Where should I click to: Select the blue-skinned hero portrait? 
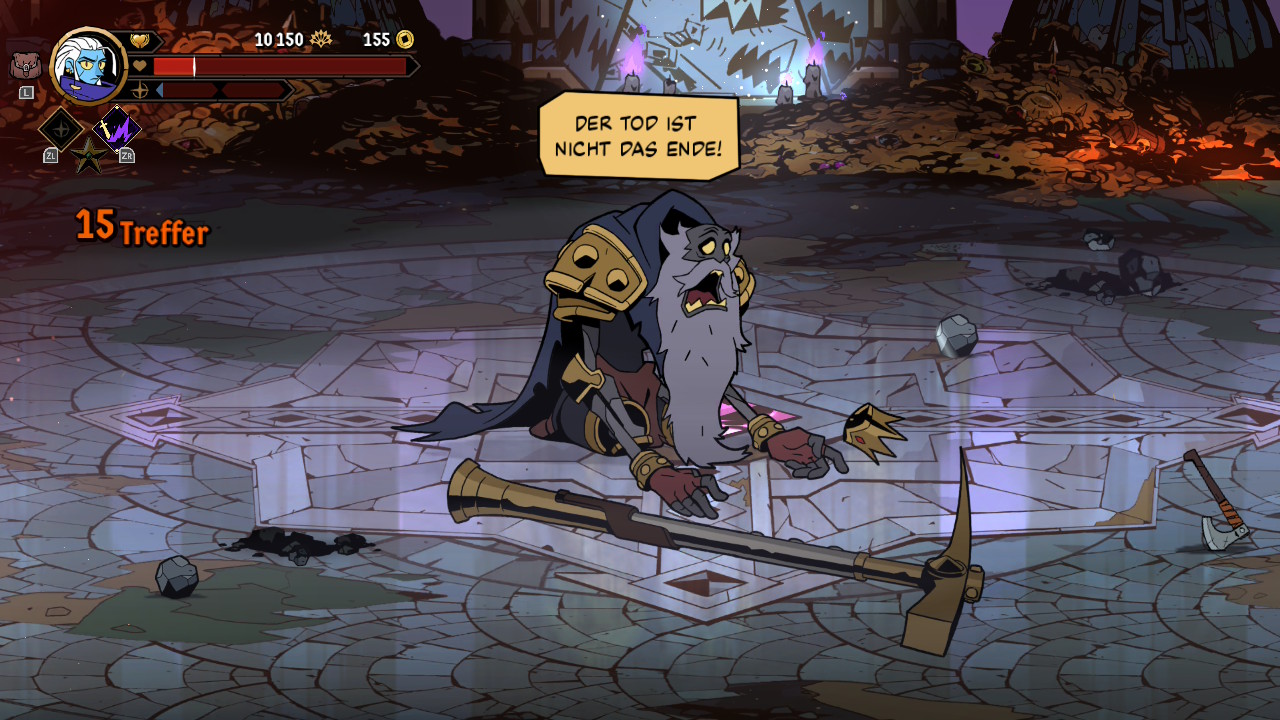(88, 66)
